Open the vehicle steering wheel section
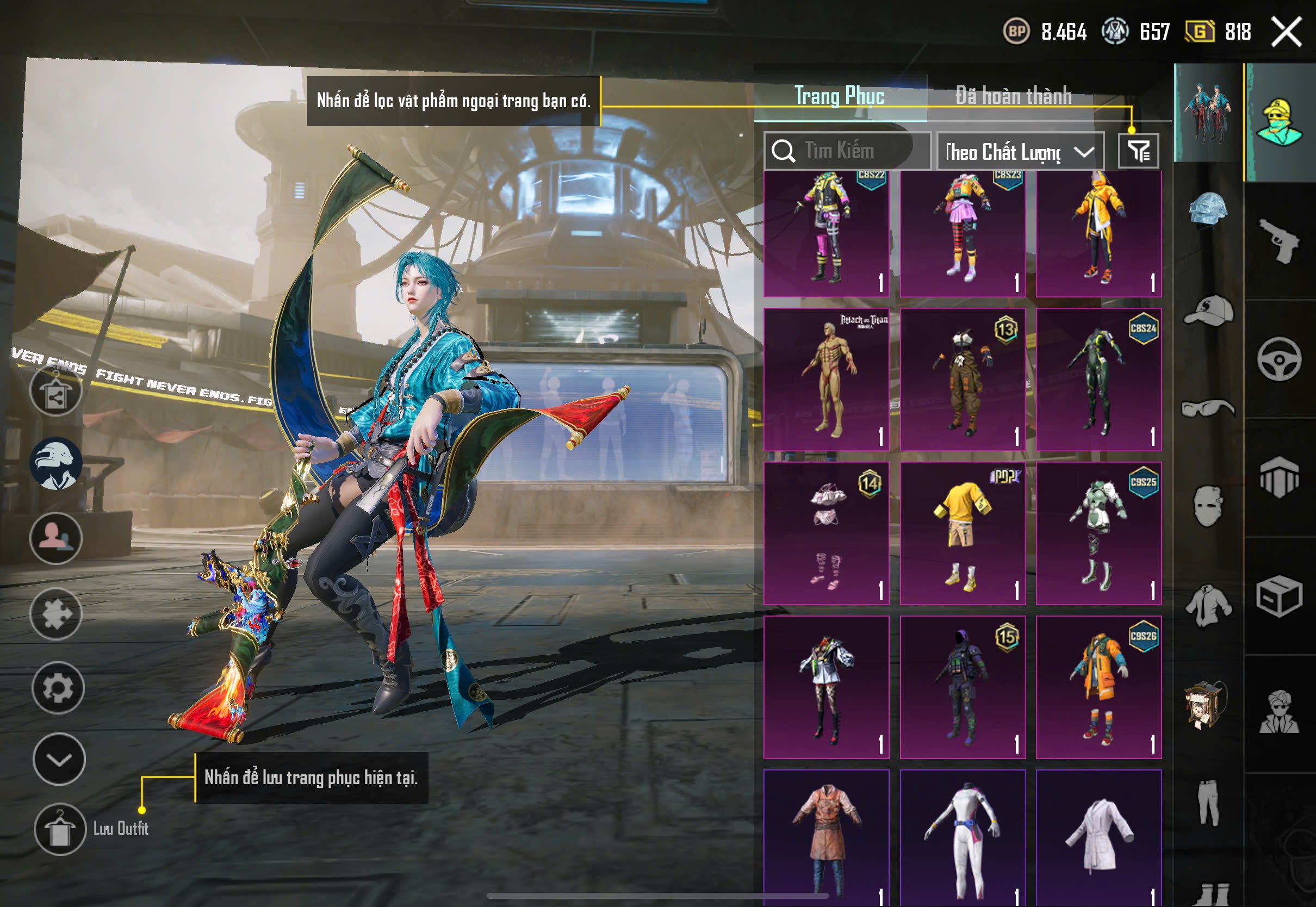The height and width of the screenshot is (907, 1316). [1280, 359]
